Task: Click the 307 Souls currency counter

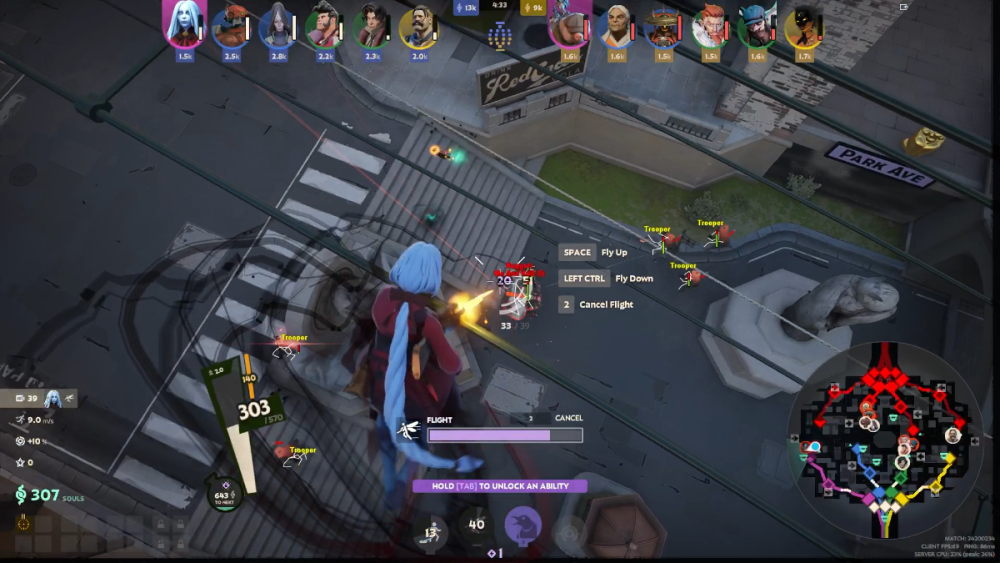Action: point(45,495)
